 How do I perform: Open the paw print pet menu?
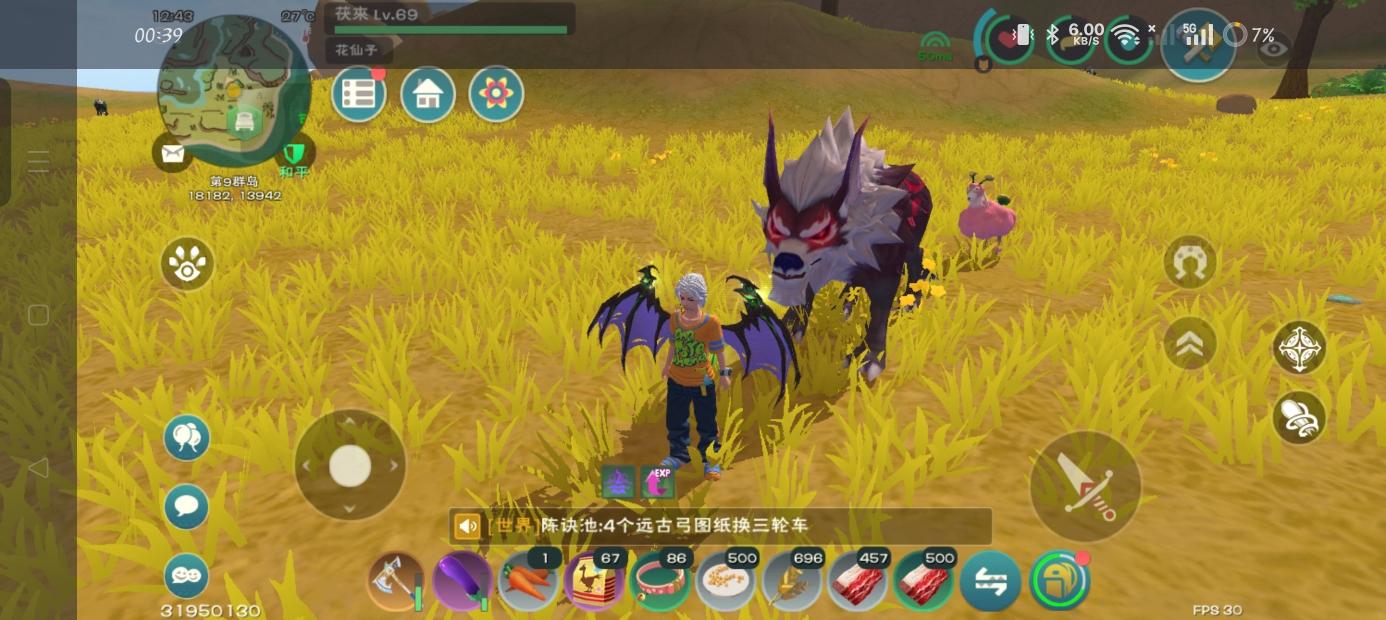tap(187, 264)
